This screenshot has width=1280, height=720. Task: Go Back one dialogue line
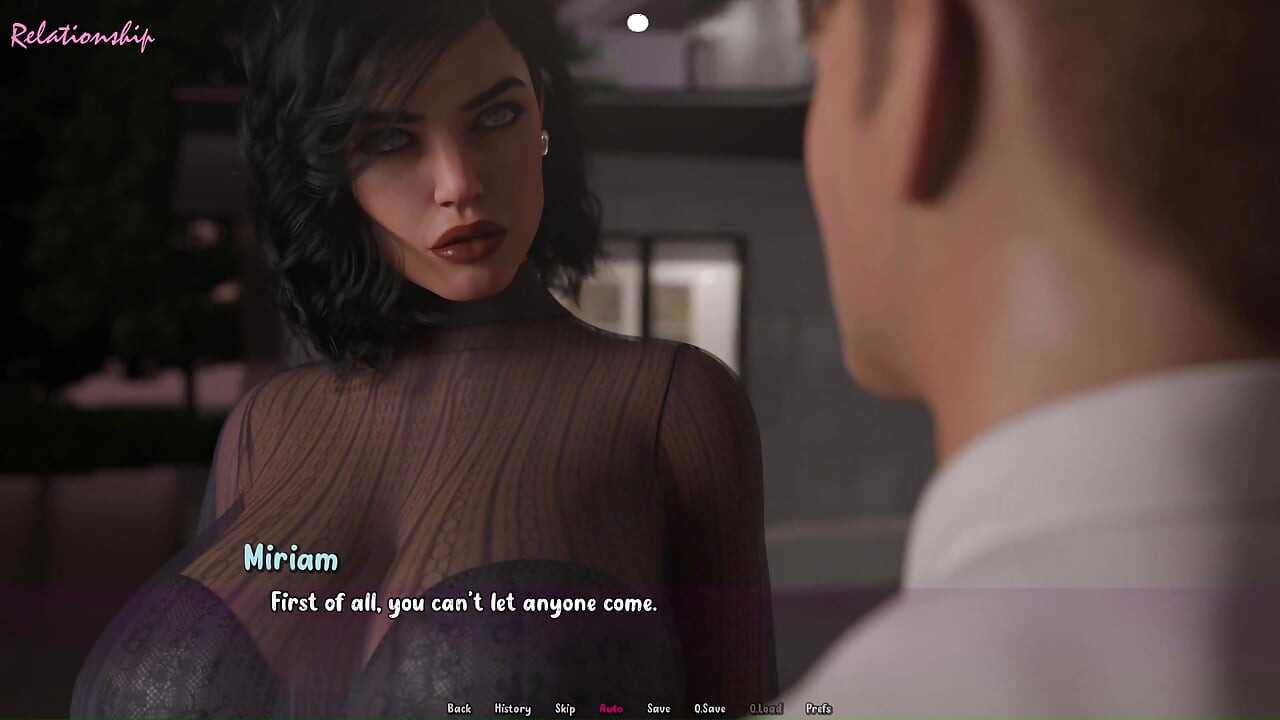point(459,709)
